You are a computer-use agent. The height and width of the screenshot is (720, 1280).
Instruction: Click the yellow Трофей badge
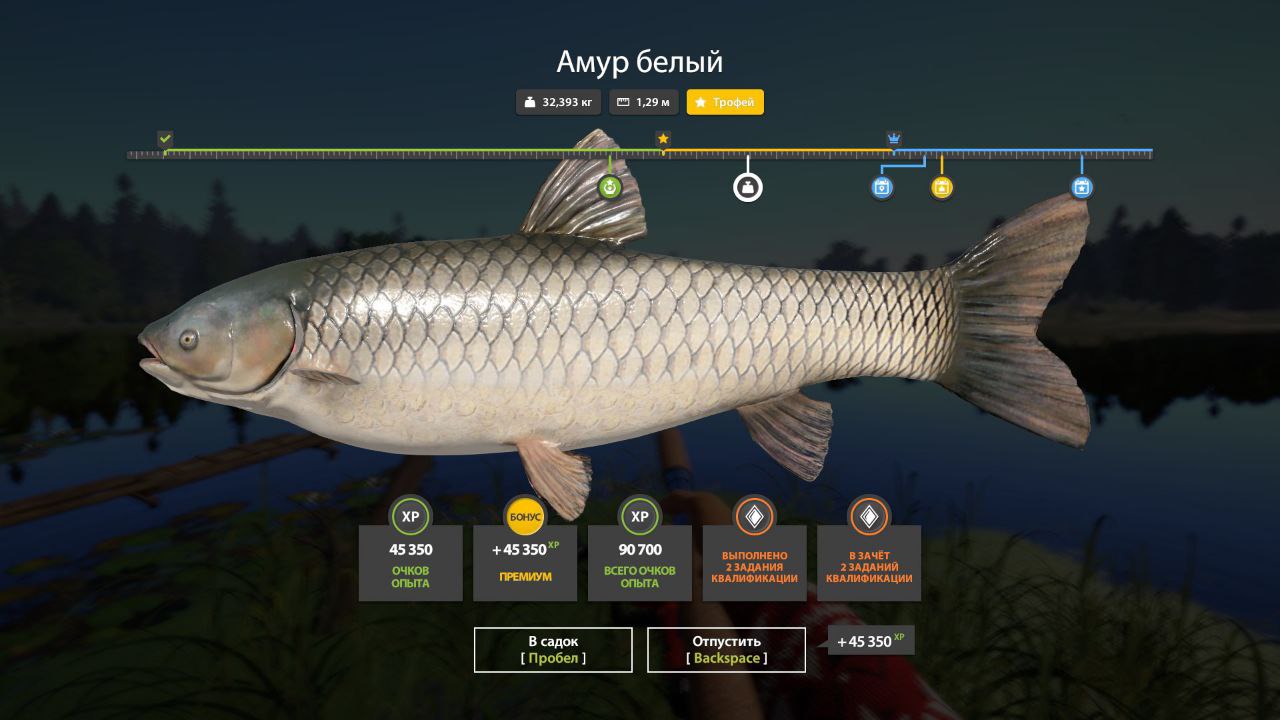point(725,102)
